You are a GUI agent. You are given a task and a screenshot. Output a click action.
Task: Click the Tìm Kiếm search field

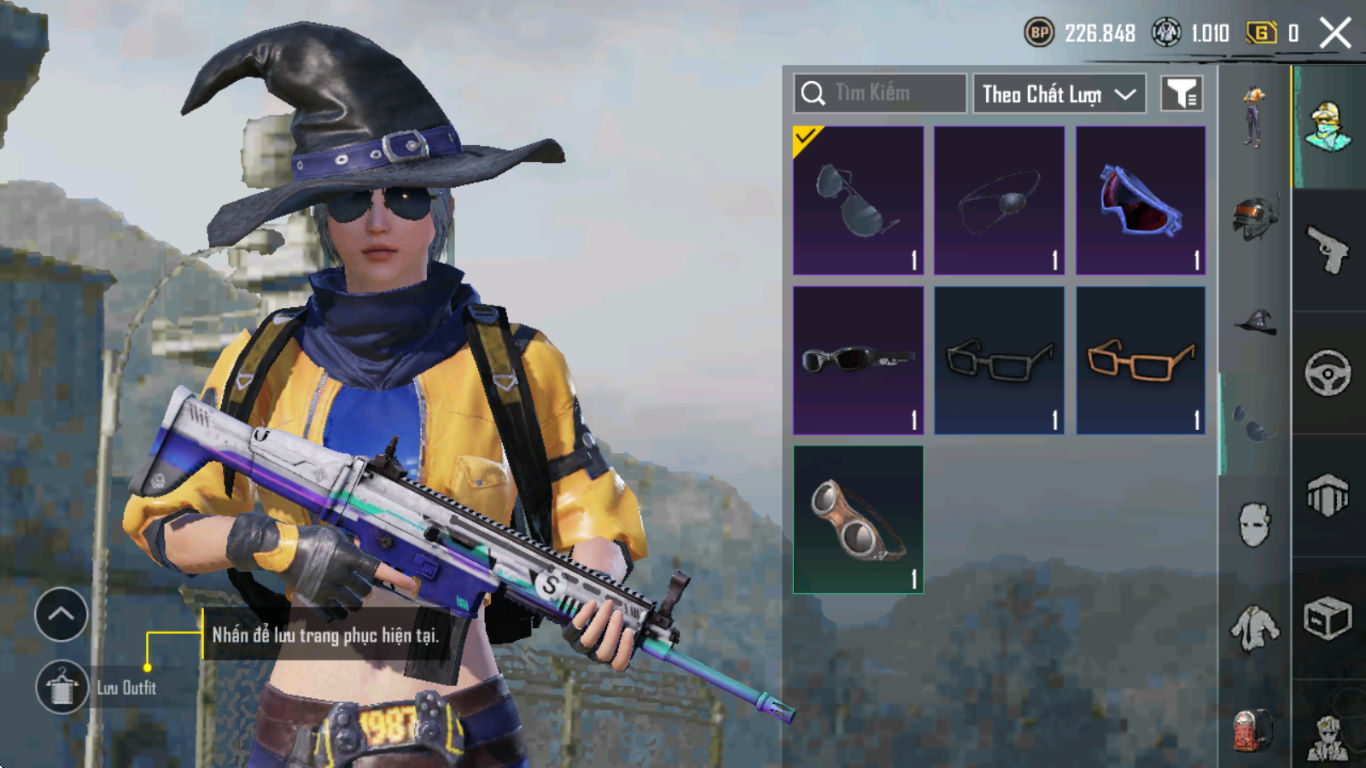coord(880,93)
